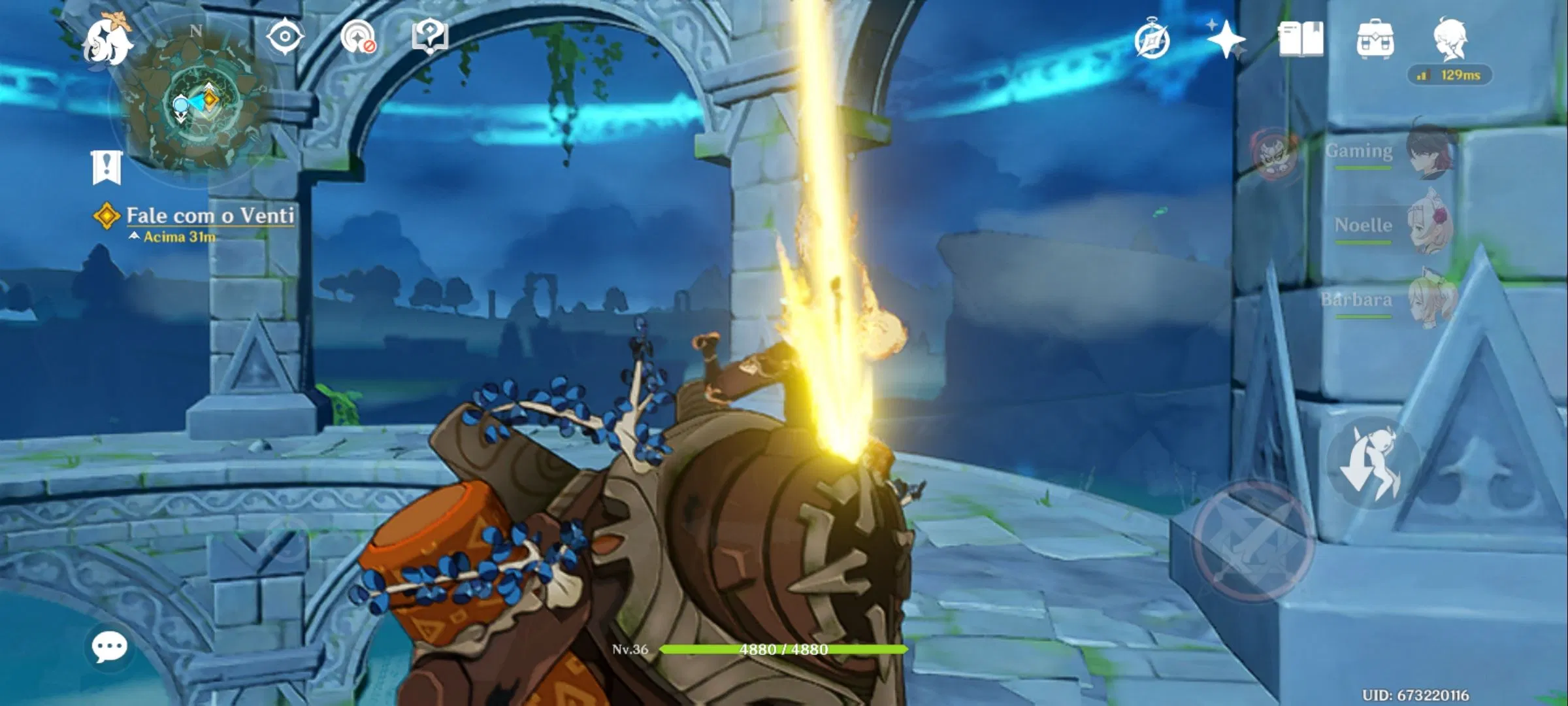Open the Wish star icon
1568x706 pixels.
click(x=1227, y=41)
